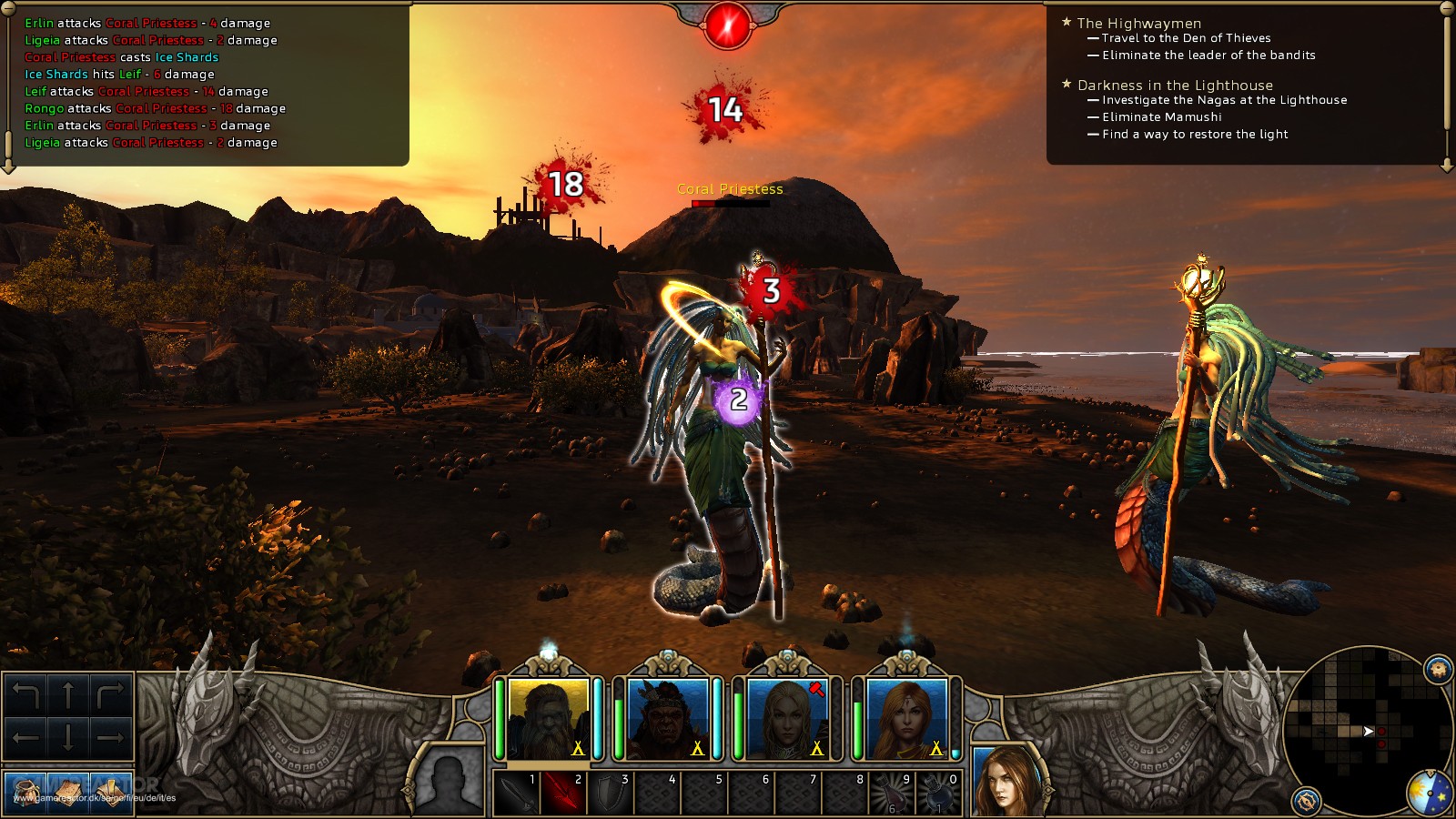Open the gold pouch icon above the watermark
Viewport: 1456px width, 819px height.
pyautogui.click(x=25, y=794)
